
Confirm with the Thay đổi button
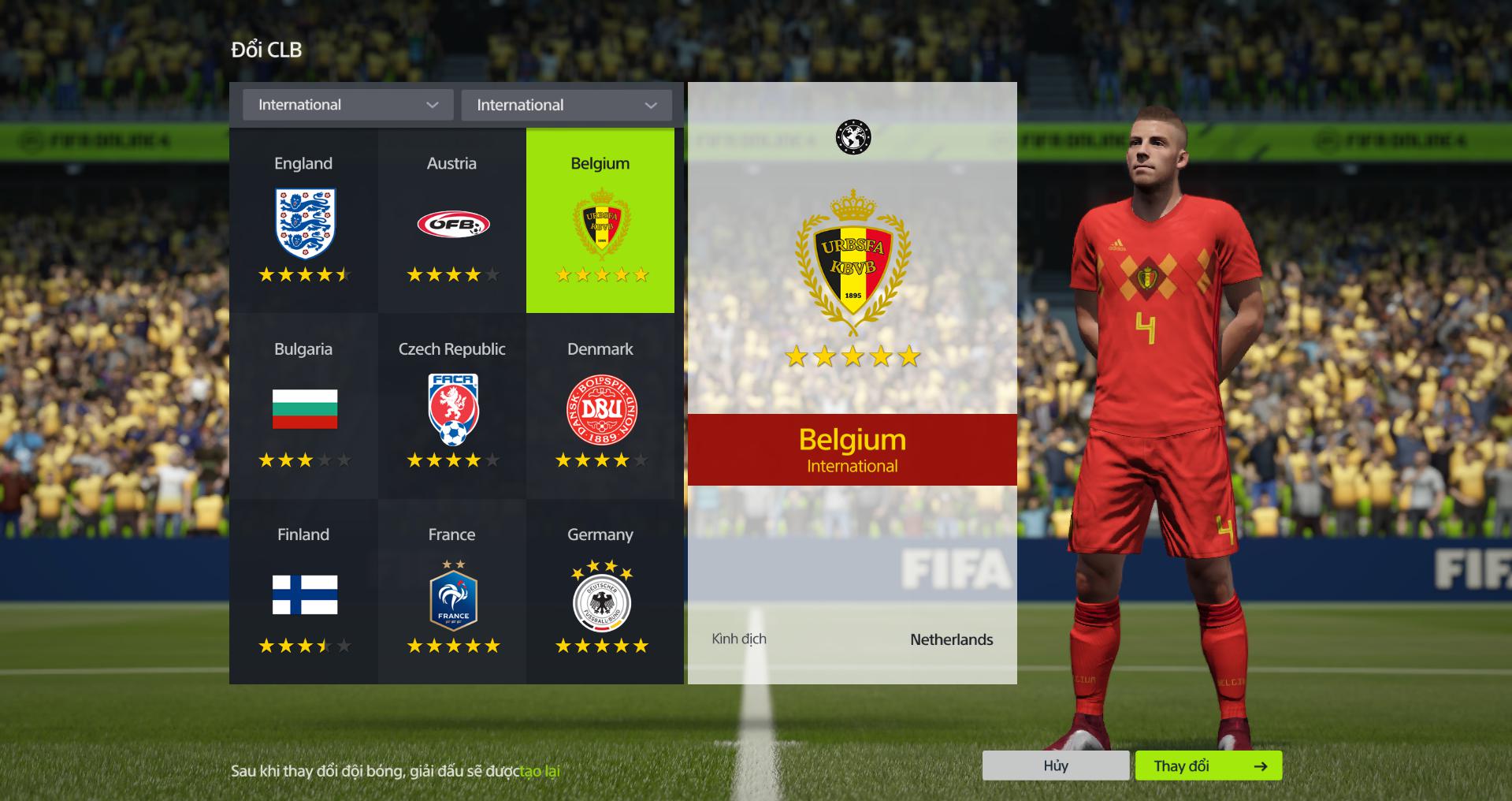[x=1208, y=766]
